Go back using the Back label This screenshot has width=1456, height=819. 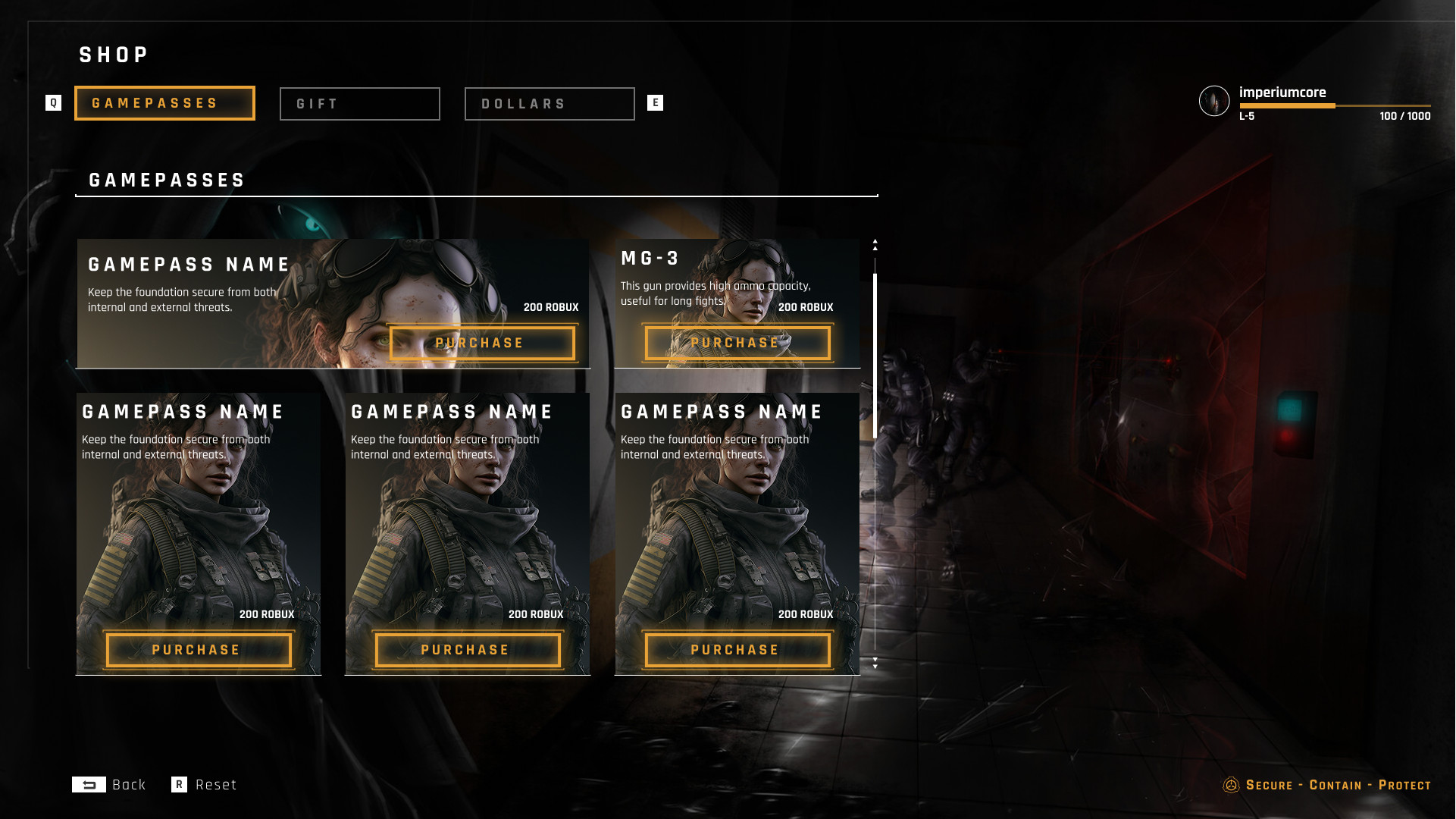pyautogui.click(x=128, y=785)
